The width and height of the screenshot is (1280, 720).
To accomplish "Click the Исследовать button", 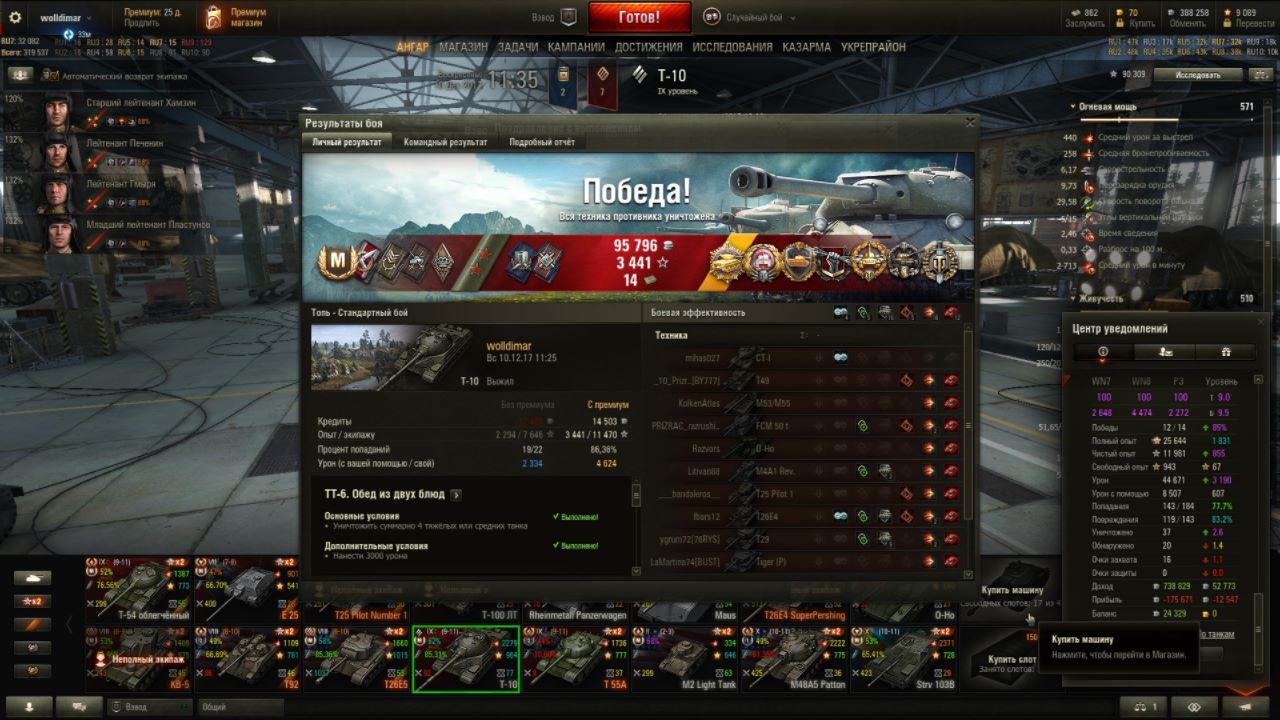I will tap(1198, 75).
